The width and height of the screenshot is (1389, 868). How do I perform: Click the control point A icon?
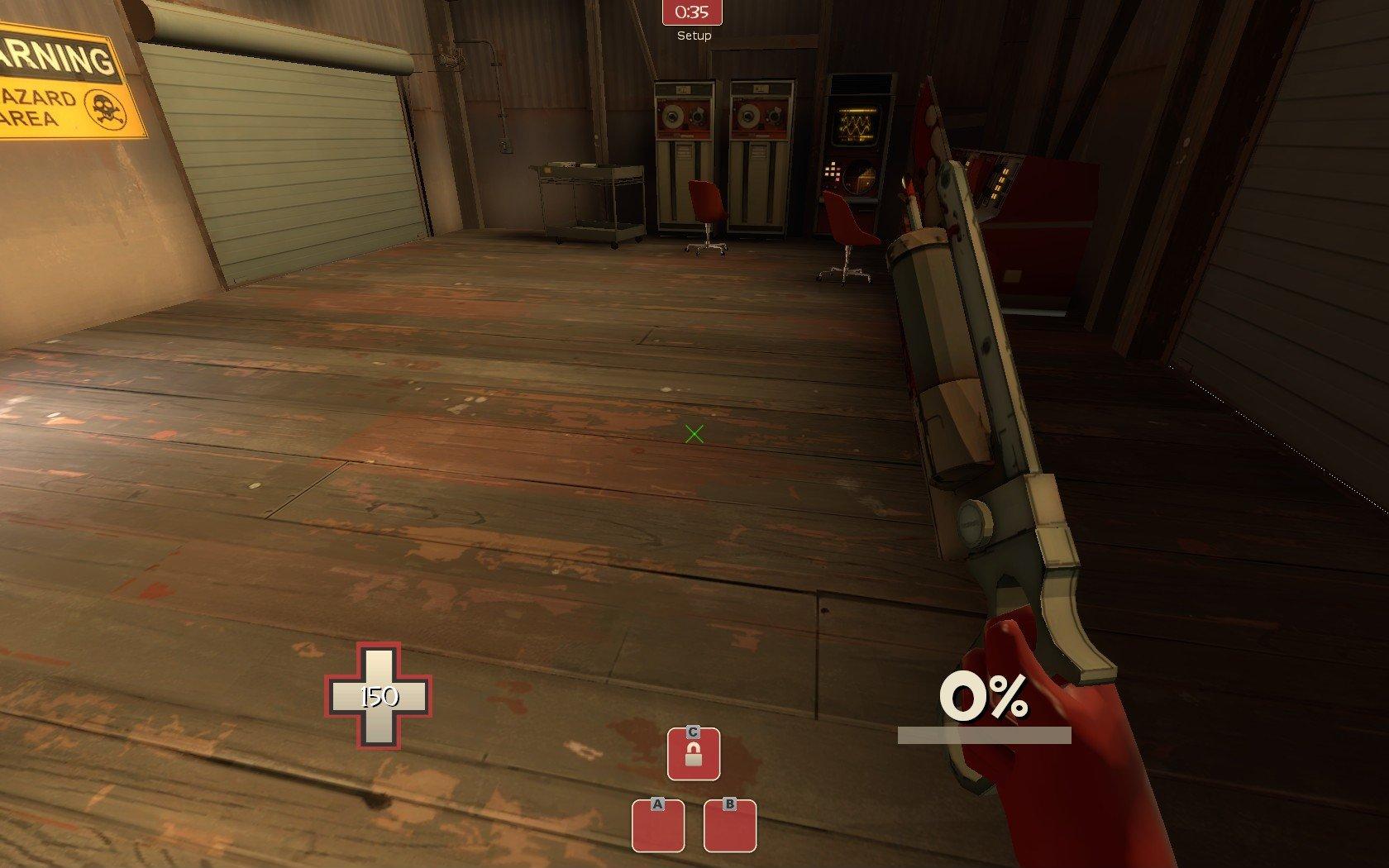tap(658, 825)
